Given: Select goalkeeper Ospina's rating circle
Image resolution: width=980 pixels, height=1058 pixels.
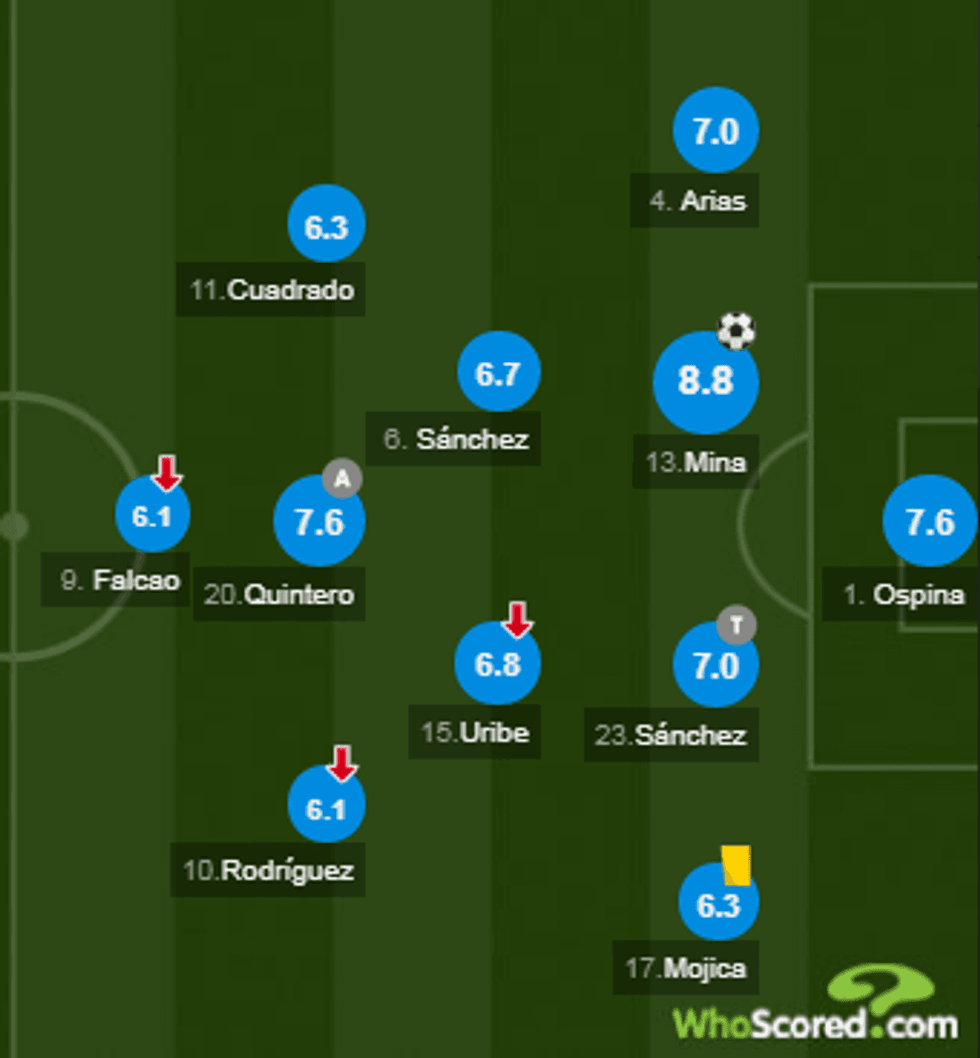Looking at the screenshot, I should click(930, 521).
